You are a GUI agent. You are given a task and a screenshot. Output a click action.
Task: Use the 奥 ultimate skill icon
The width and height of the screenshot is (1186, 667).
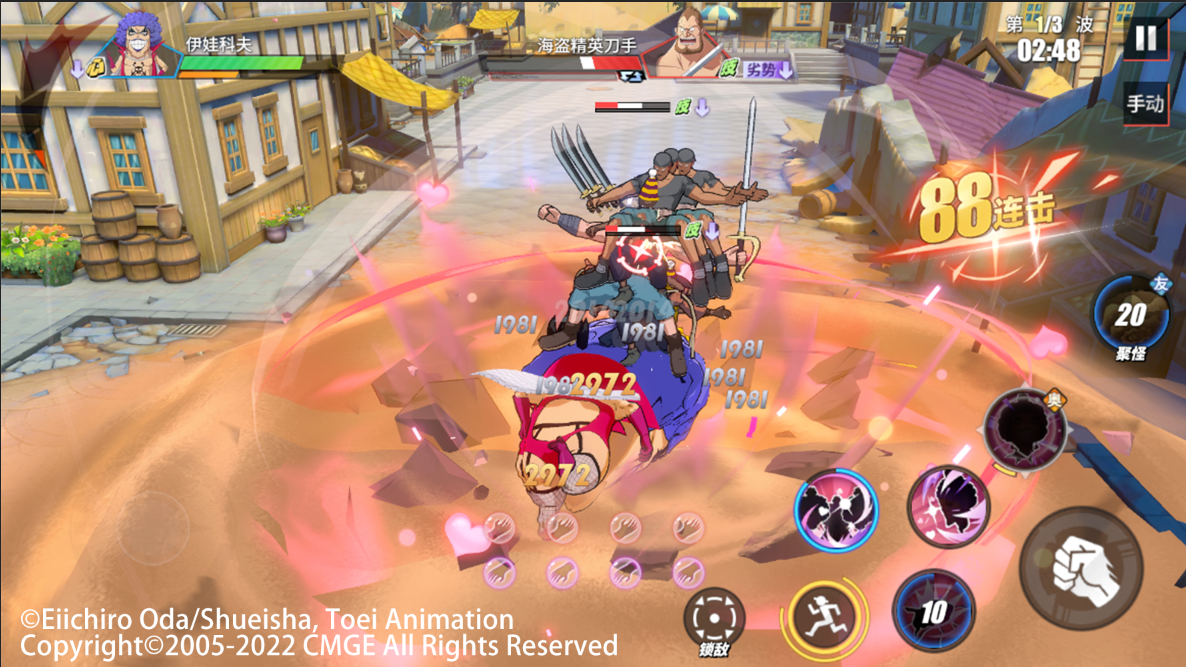click(1022, 429)
